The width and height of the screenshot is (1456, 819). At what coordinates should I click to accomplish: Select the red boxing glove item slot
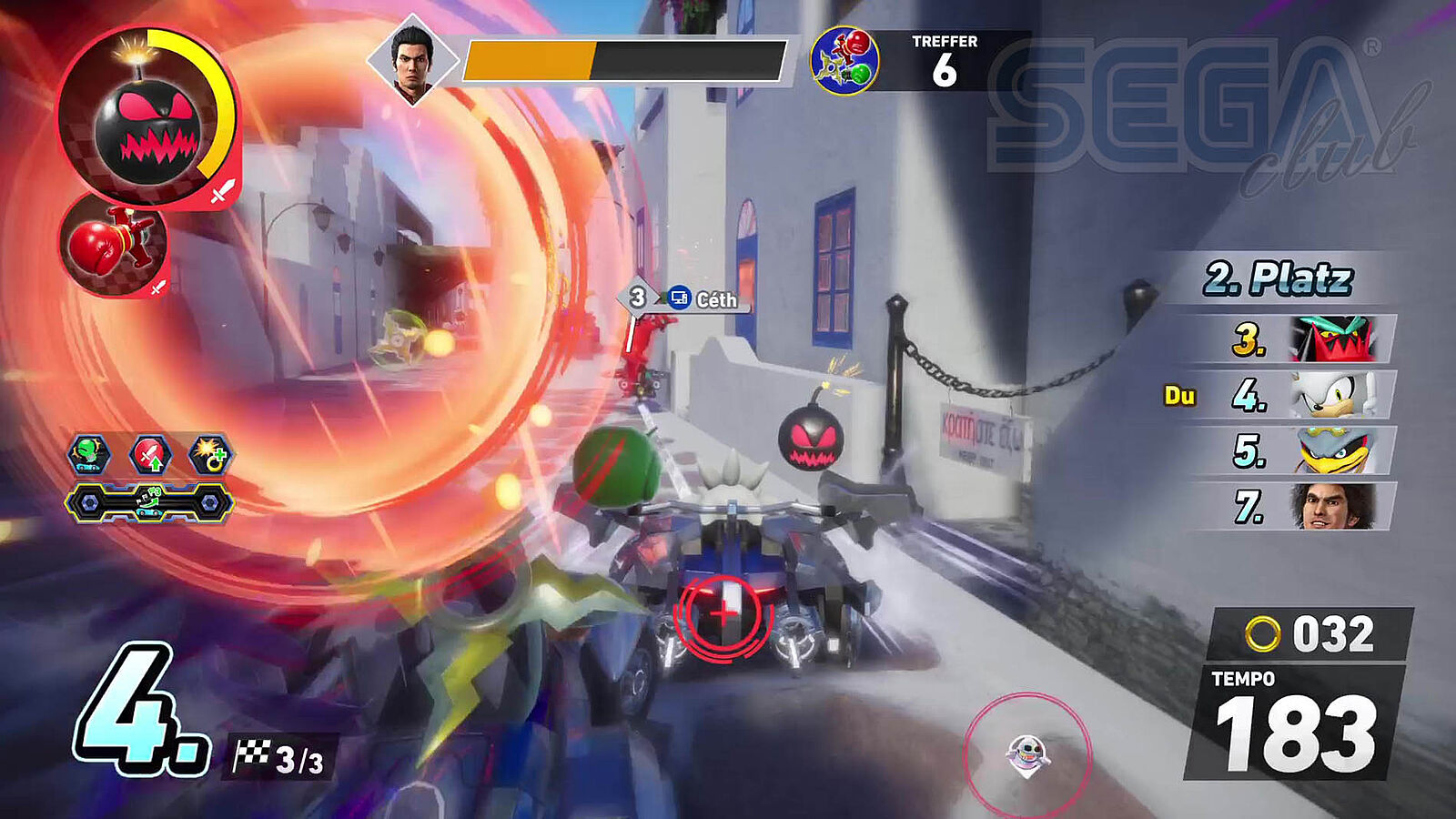113,244
